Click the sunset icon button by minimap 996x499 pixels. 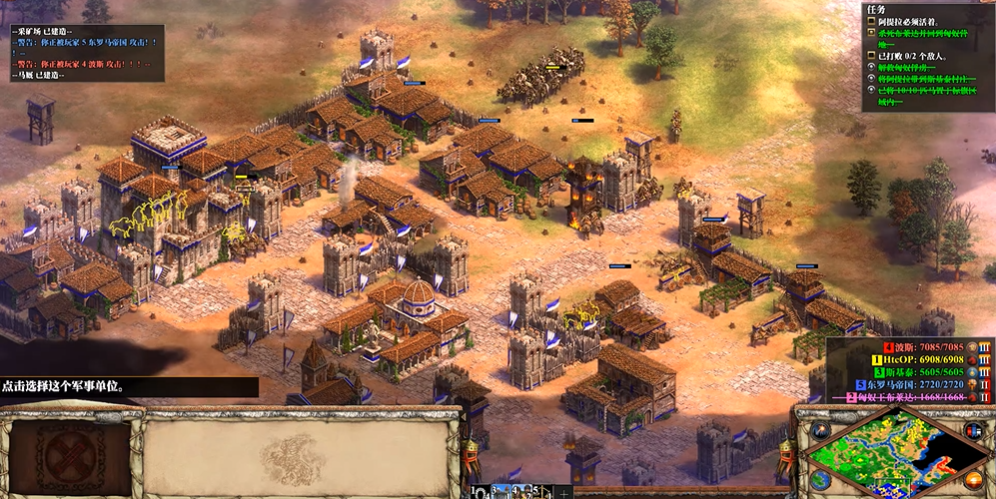tap(974, 481)
